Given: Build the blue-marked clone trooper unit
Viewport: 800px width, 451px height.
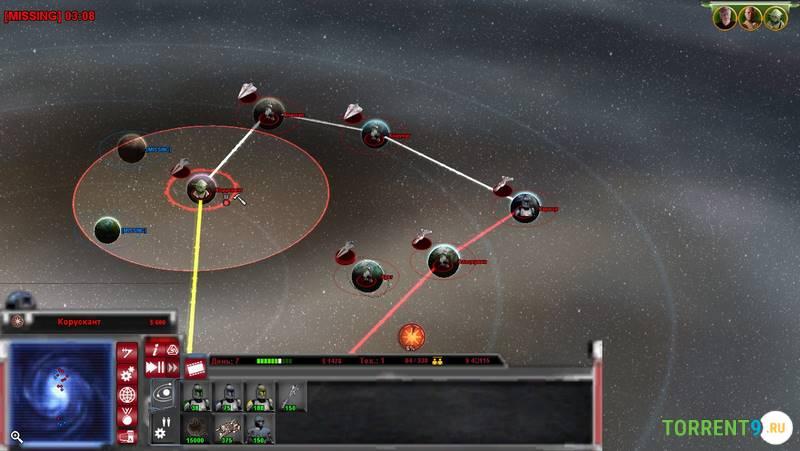Looking at the screenshot, I should (229, 397).
